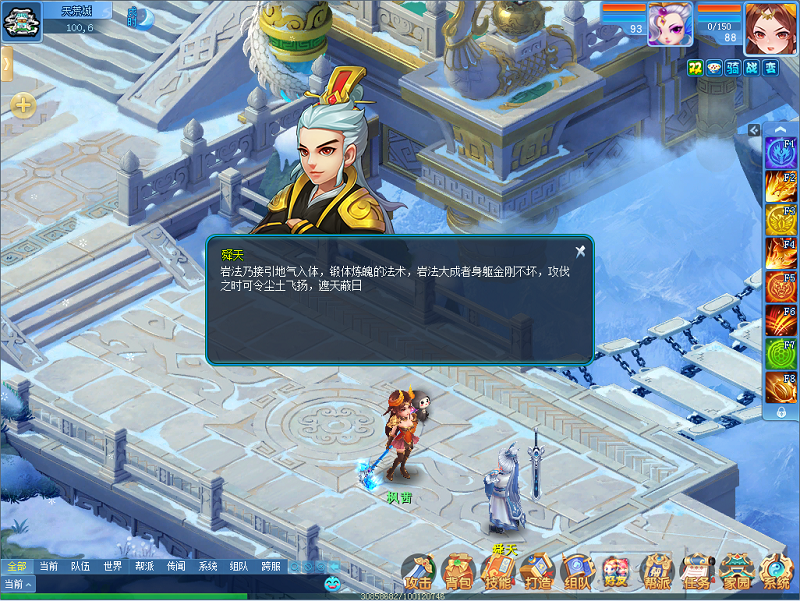Switch chat to the 世界 tab

pos(112,566)
